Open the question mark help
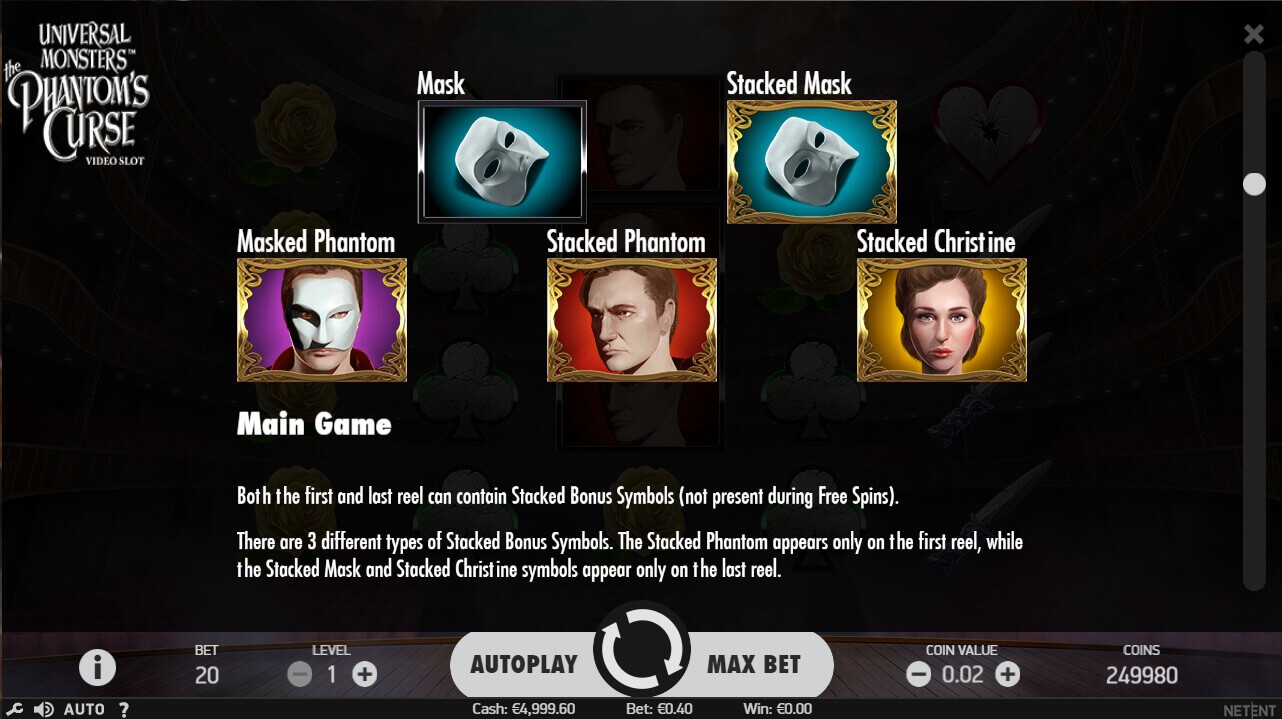 point(124,709)
